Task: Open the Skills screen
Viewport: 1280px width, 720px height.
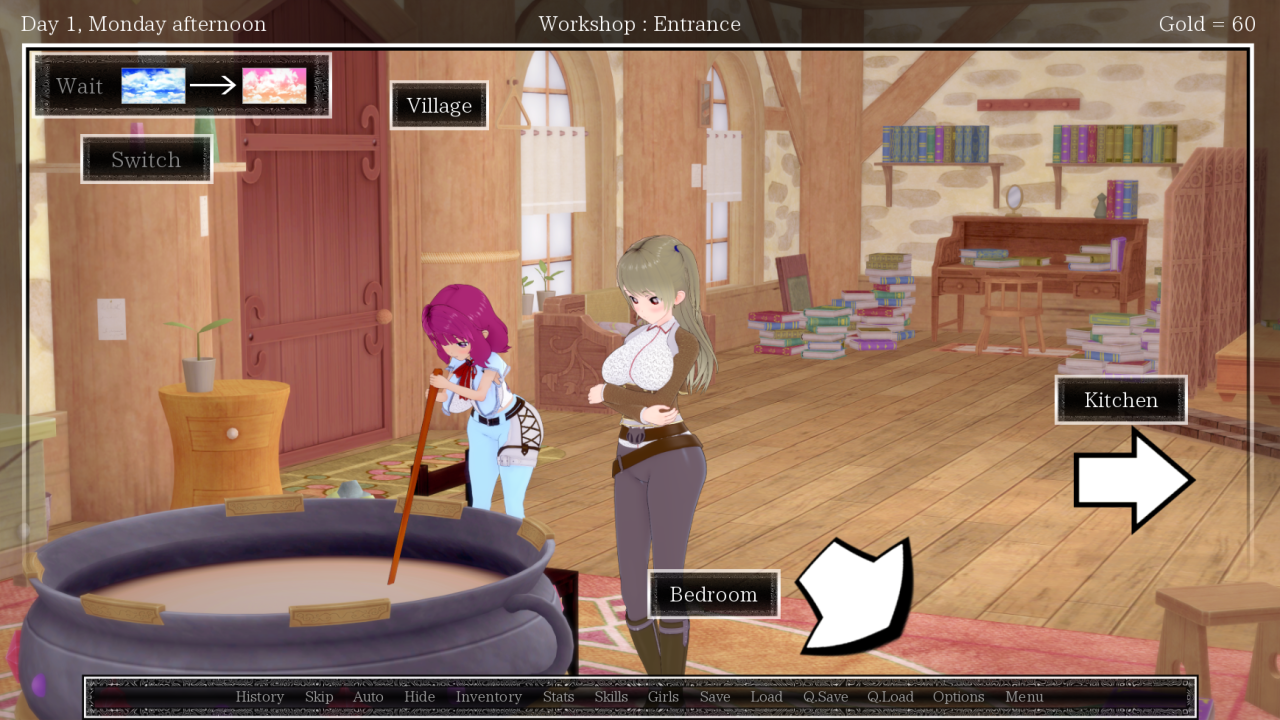Action: coord(611,697)
